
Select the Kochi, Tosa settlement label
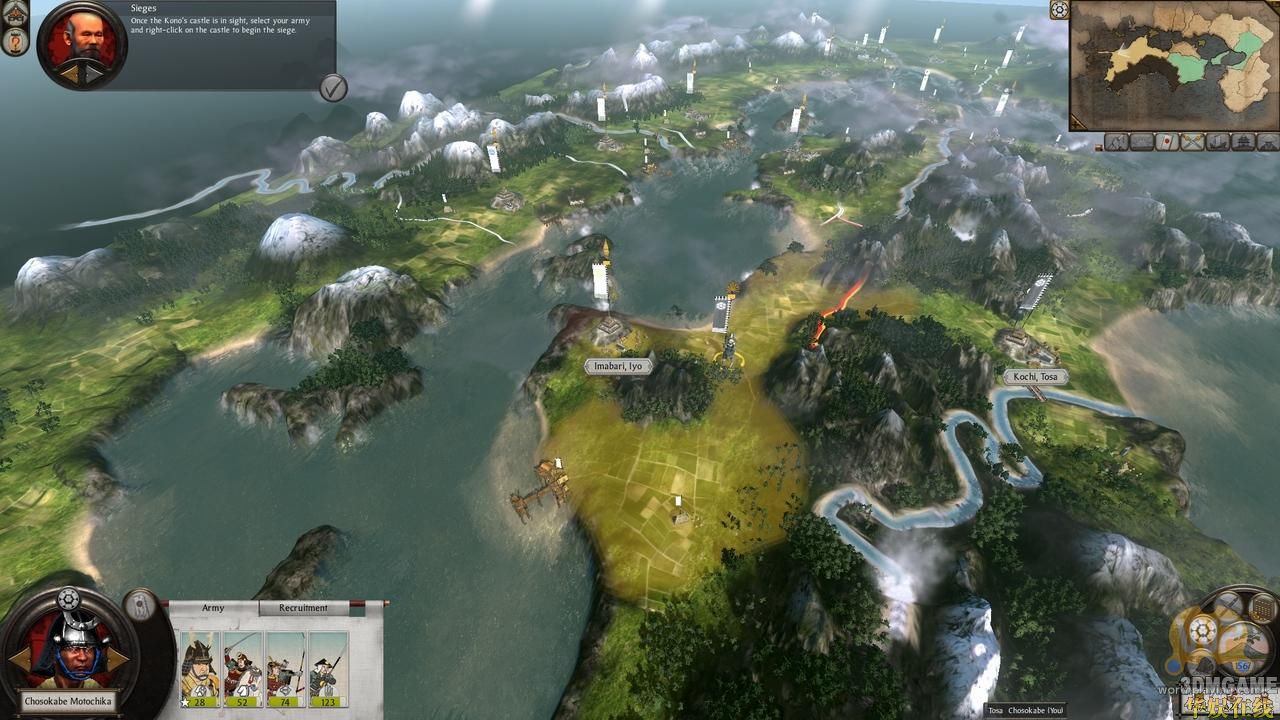tap(1035, 377)
